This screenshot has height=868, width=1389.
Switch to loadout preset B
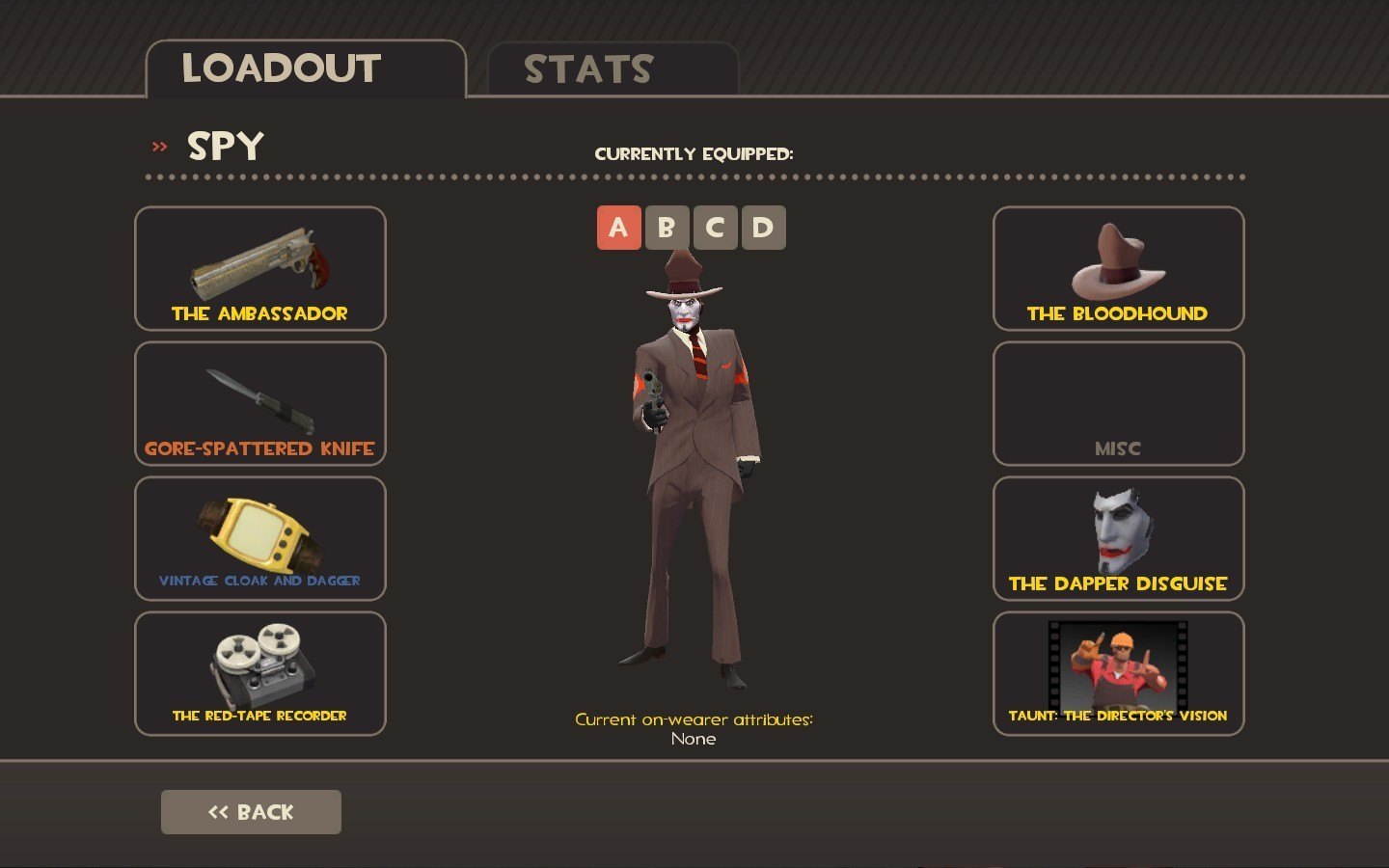pos(667,228)
